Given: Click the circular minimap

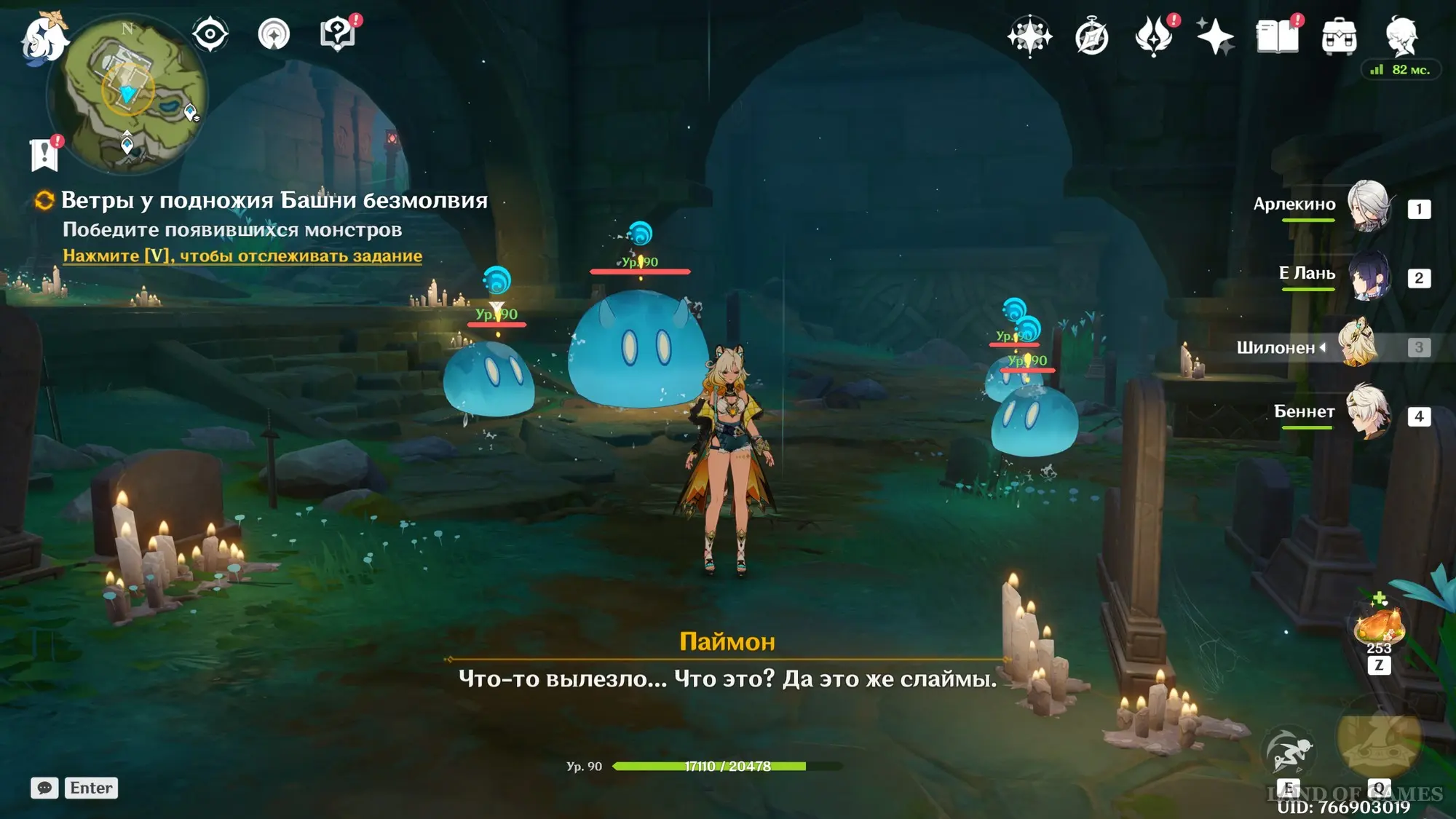Looking at the screenshot, I should click(128, 95).
